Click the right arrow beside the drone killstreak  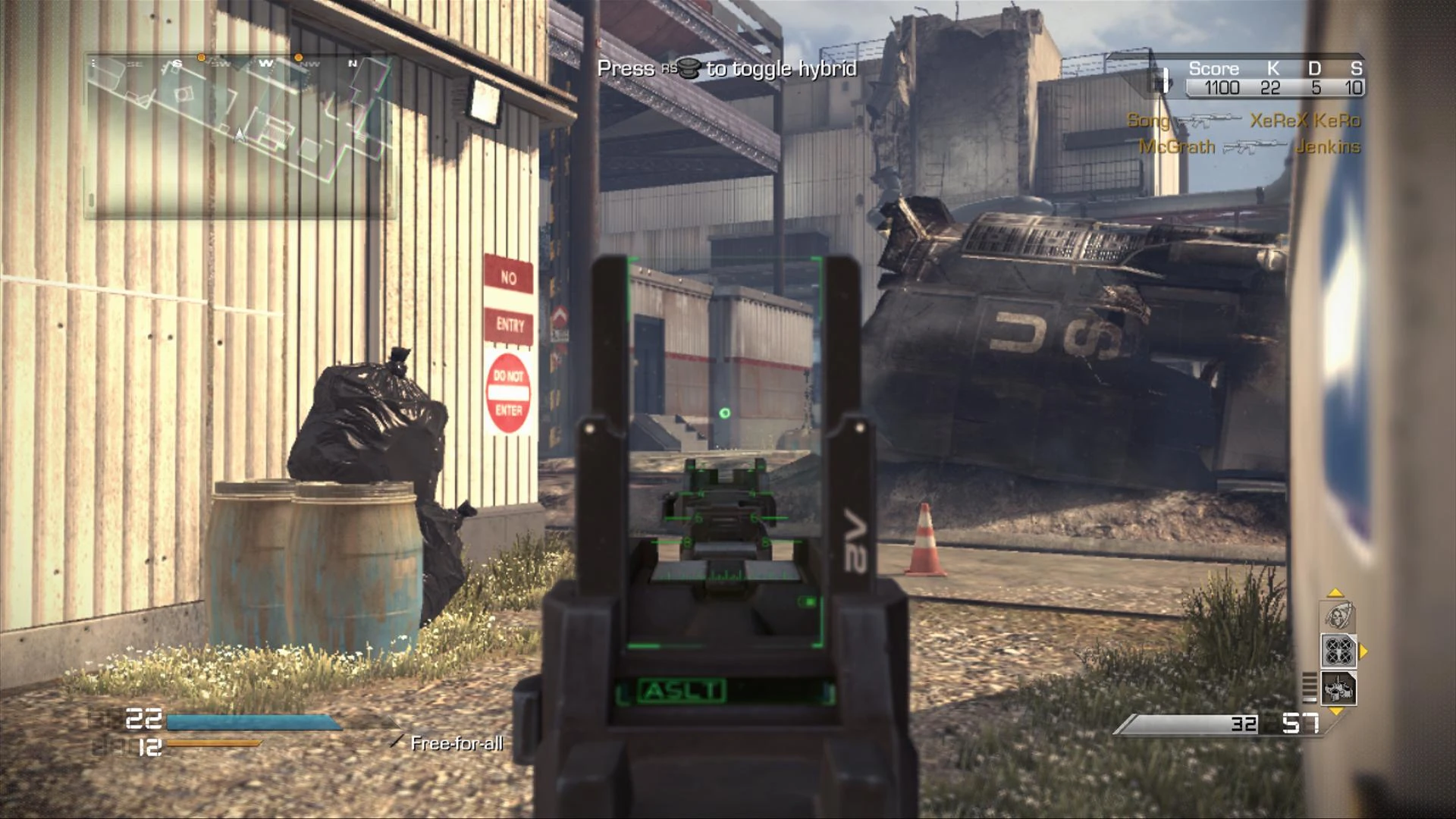click(1363, 651)
